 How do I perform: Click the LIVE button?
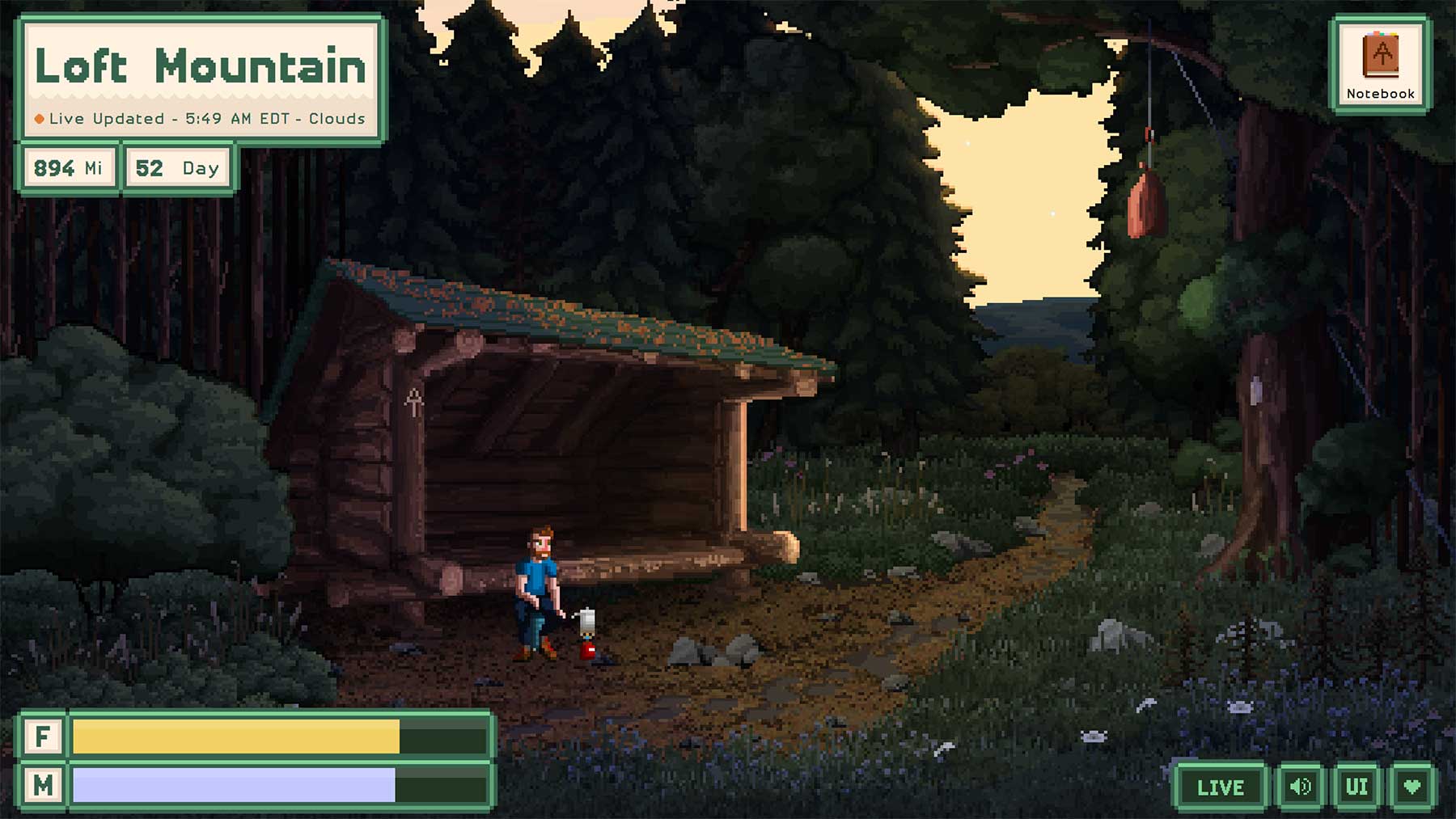(1220, 787)
